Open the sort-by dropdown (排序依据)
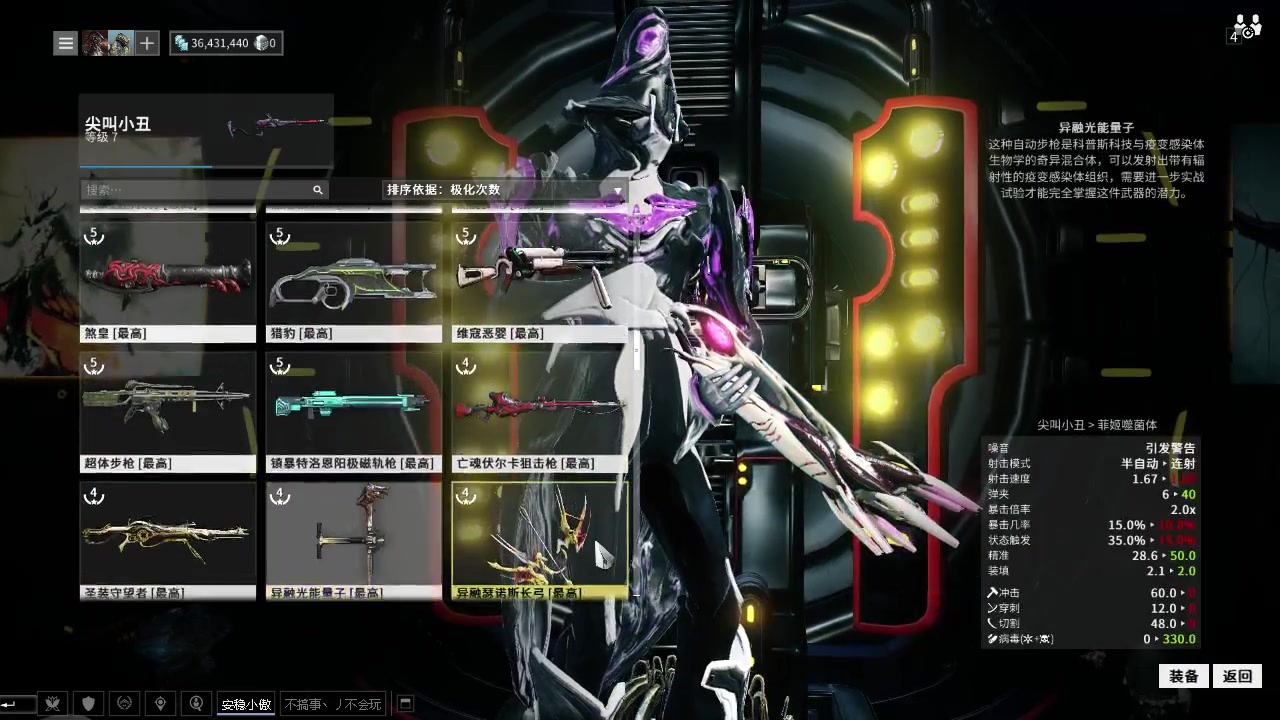Viewport: 1280px width, 720px height. (505, 189)
